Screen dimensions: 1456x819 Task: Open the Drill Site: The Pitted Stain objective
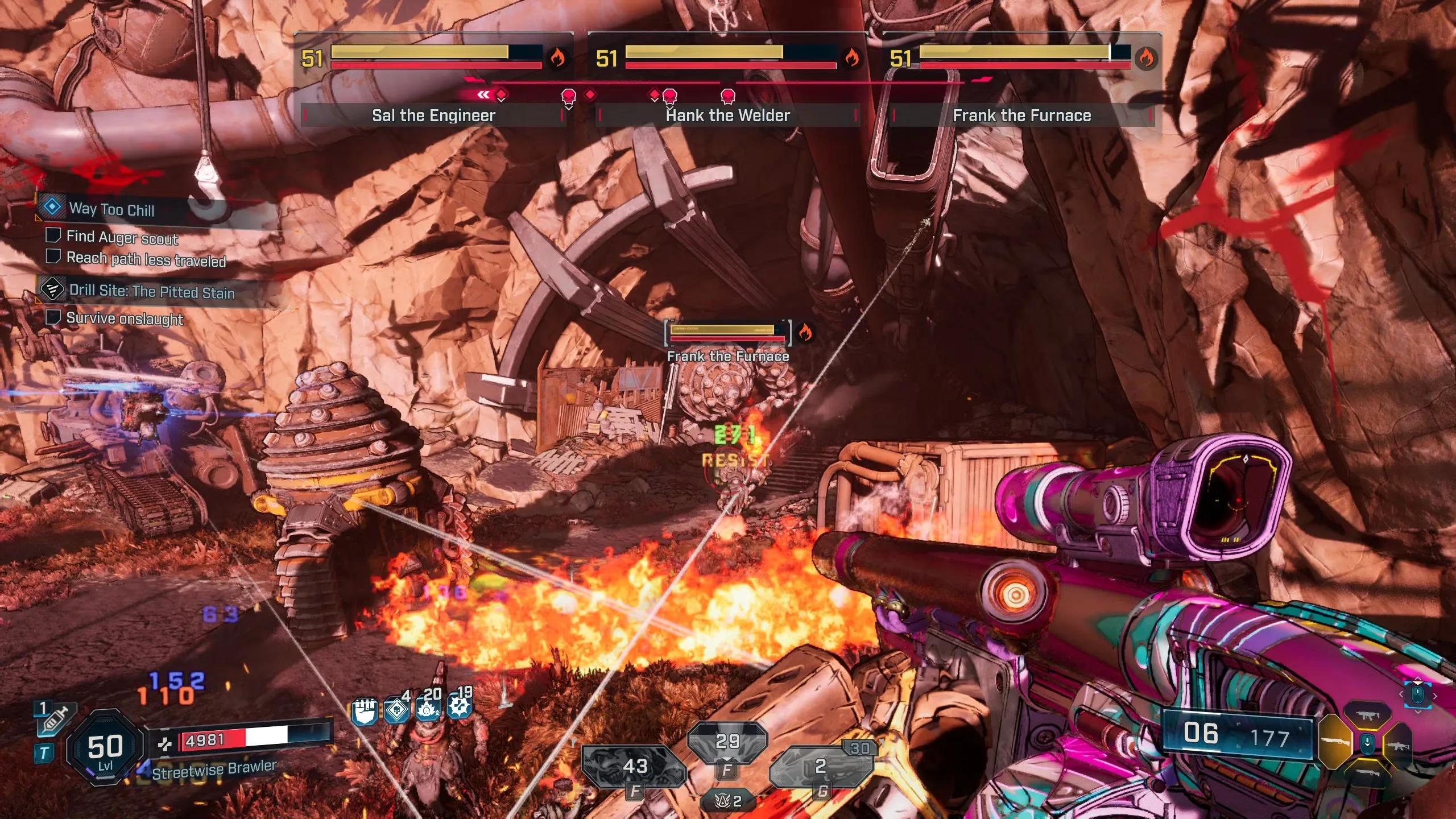click(x=151, y=291)
